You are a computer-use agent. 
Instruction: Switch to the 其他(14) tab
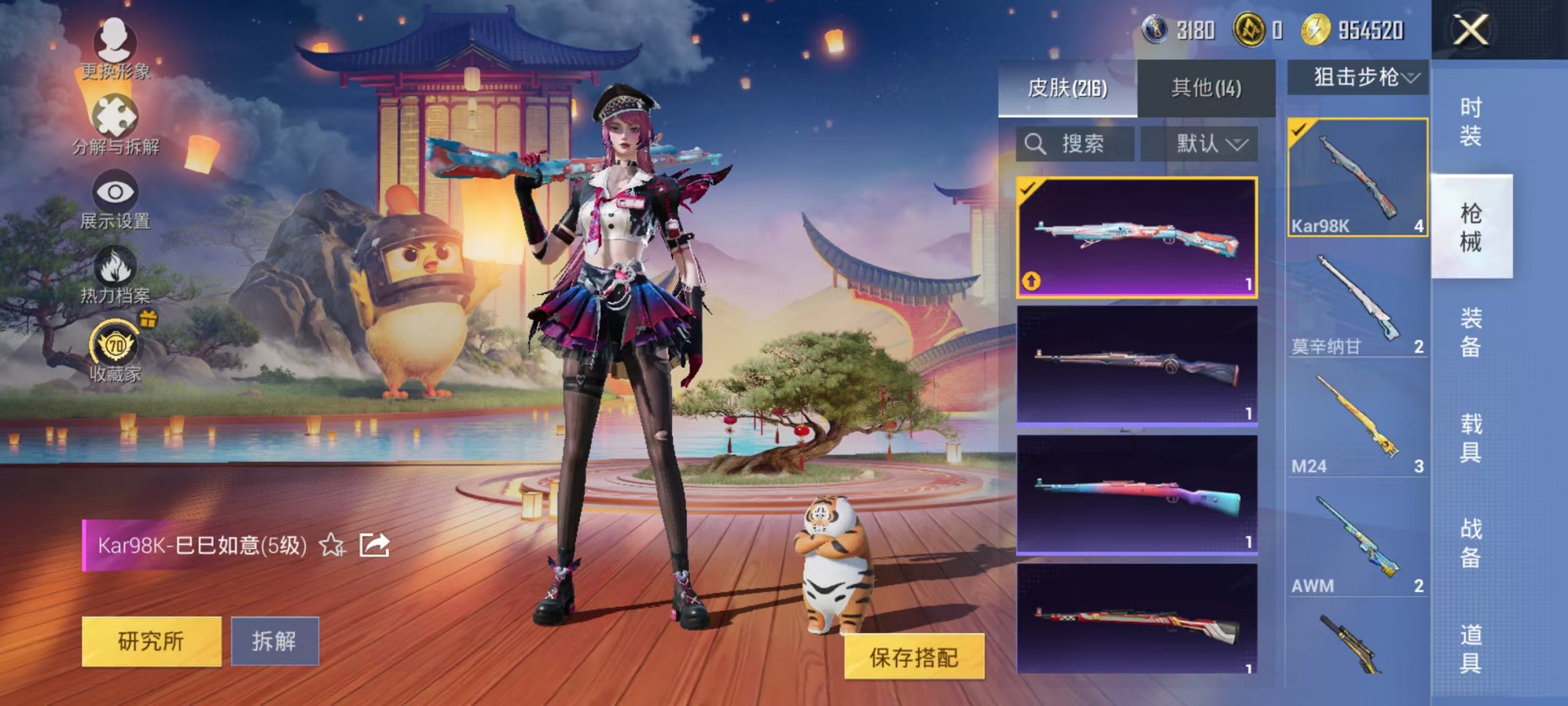click(1206, 88)
